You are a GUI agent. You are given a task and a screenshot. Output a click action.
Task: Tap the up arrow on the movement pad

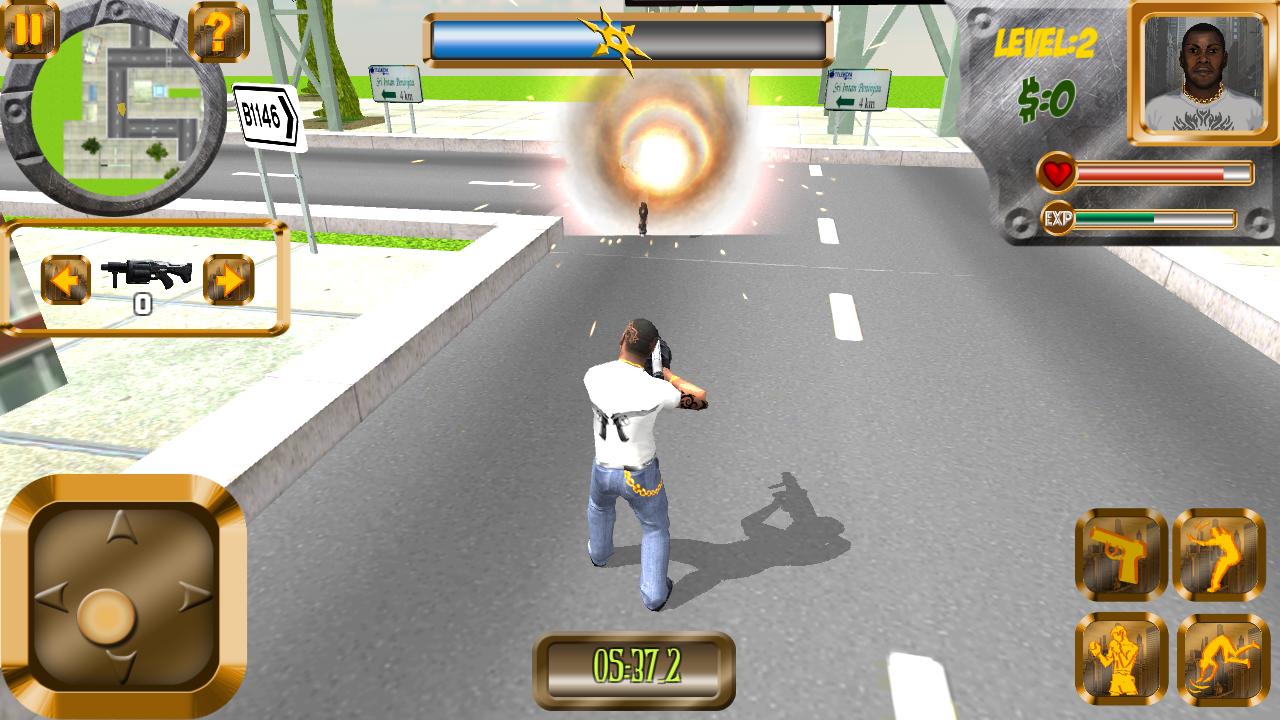[122, 526]
